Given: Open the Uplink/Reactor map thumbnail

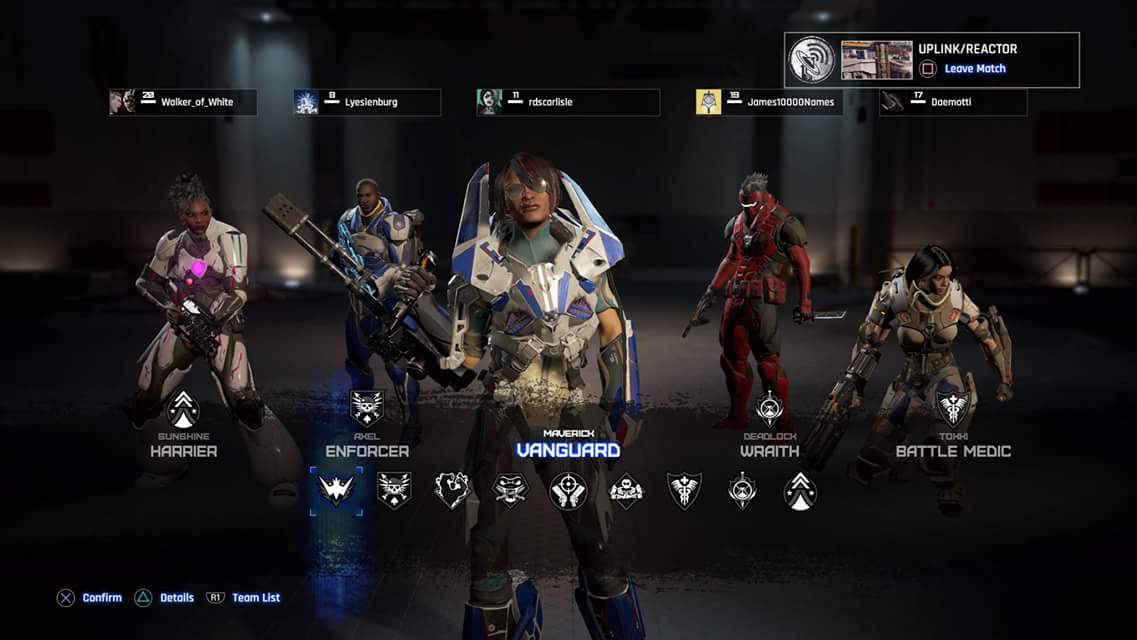Looking at the screenshot, I should click(876, 60).
